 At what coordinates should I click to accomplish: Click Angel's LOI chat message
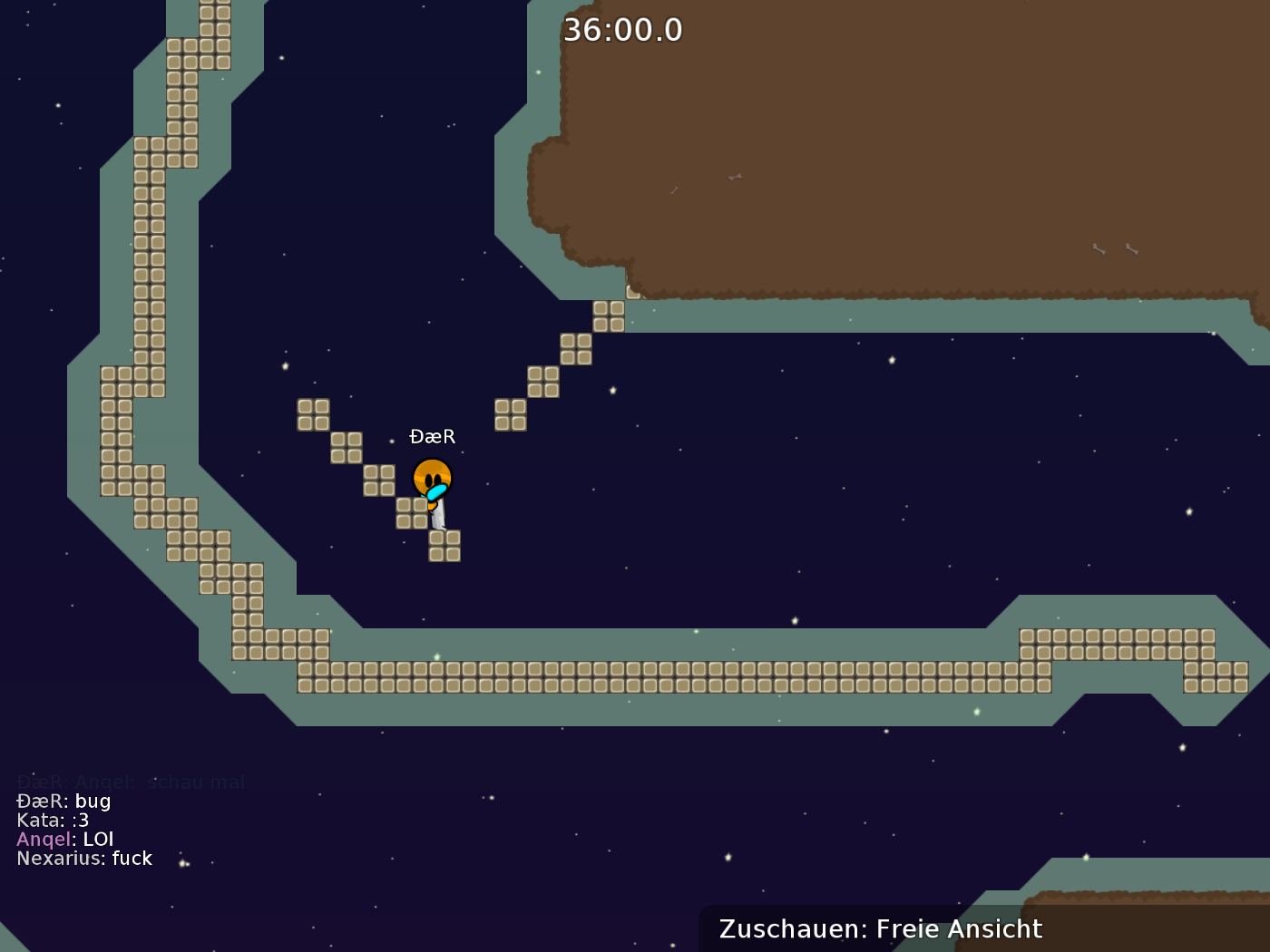tap(63, 839)
